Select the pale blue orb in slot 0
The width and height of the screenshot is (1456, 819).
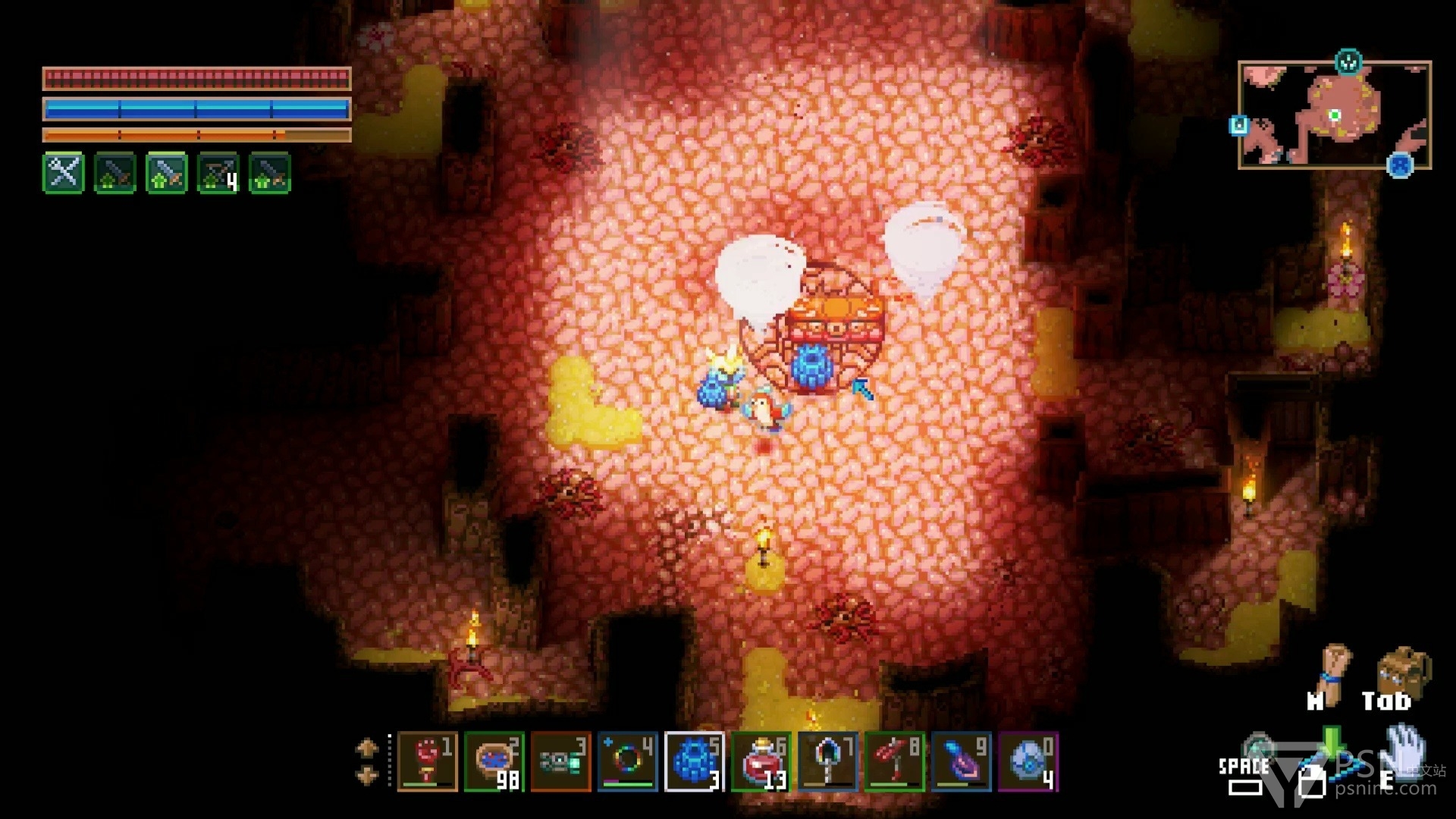pos(1028,761)
